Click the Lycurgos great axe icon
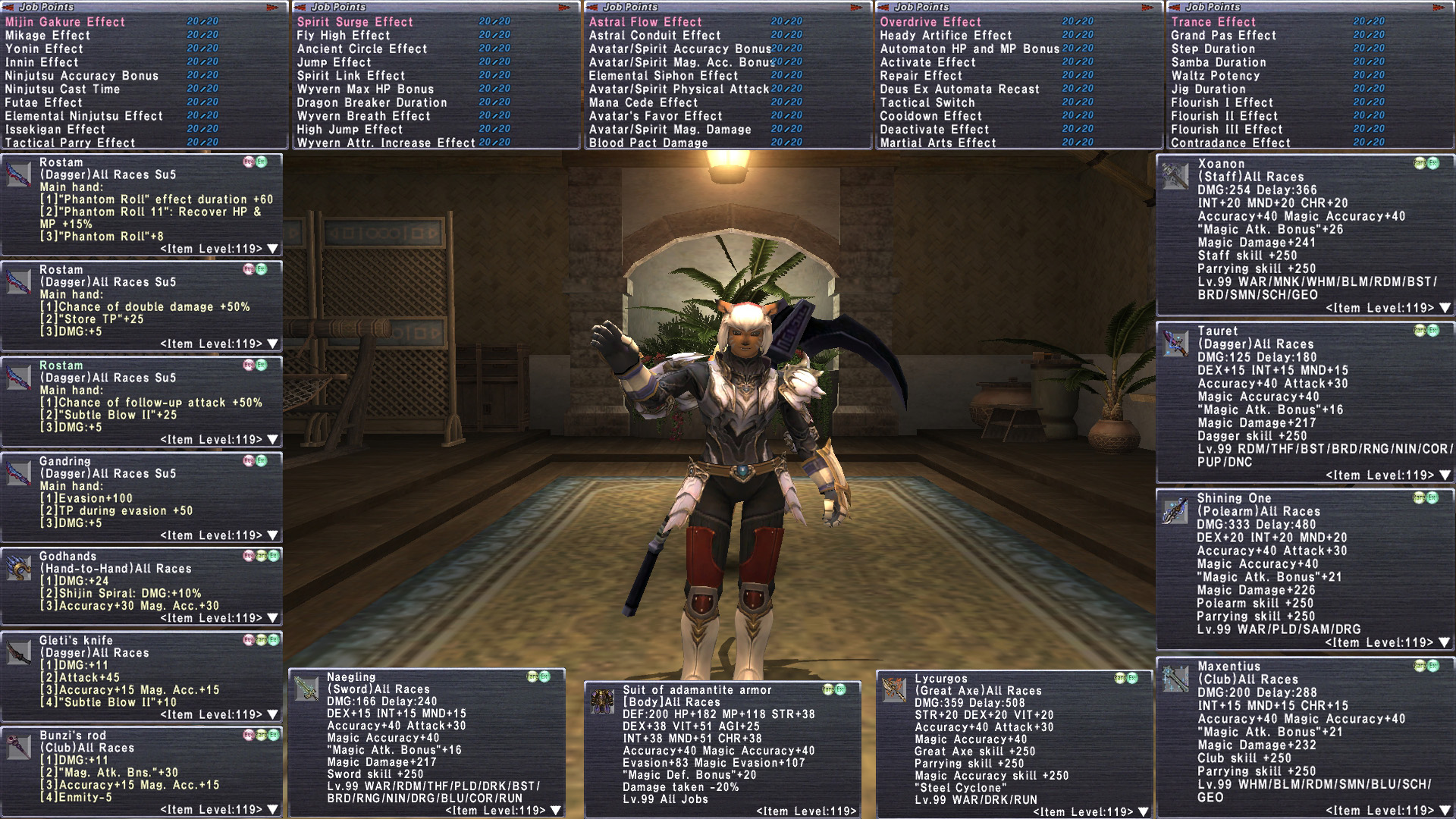This screenshot has width=1456, height=819. point(894,690)
